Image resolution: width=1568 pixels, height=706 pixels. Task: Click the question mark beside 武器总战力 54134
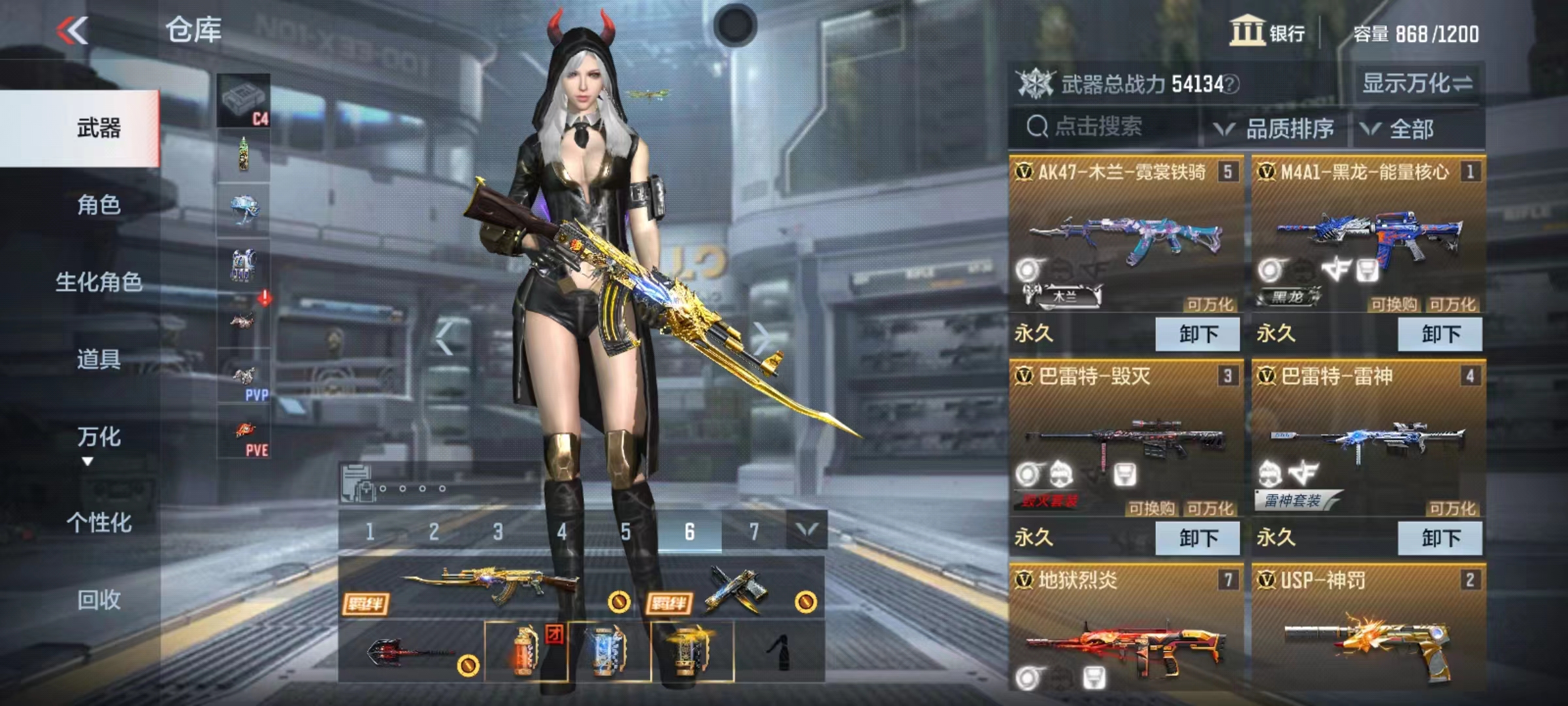(x=1232, y=86)
